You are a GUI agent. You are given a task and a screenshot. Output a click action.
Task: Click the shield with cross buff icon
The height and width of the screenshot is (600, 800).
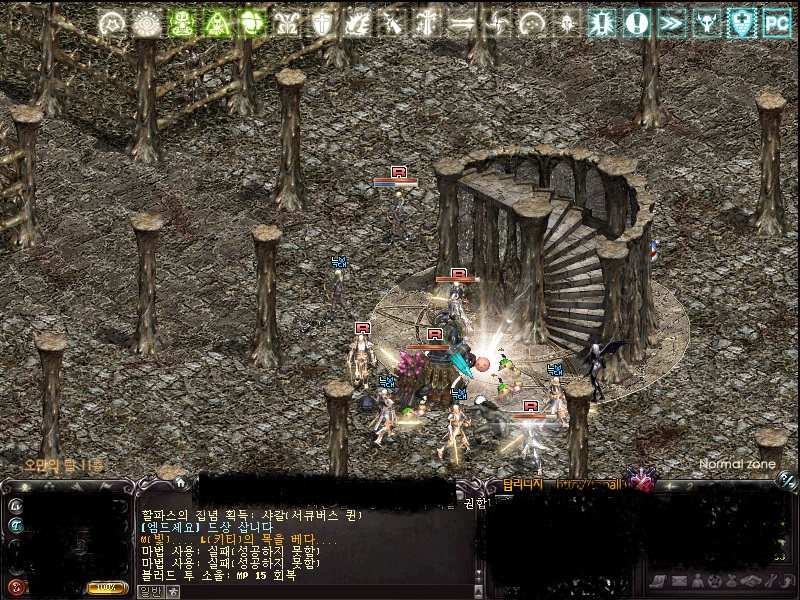click(322, 23)
